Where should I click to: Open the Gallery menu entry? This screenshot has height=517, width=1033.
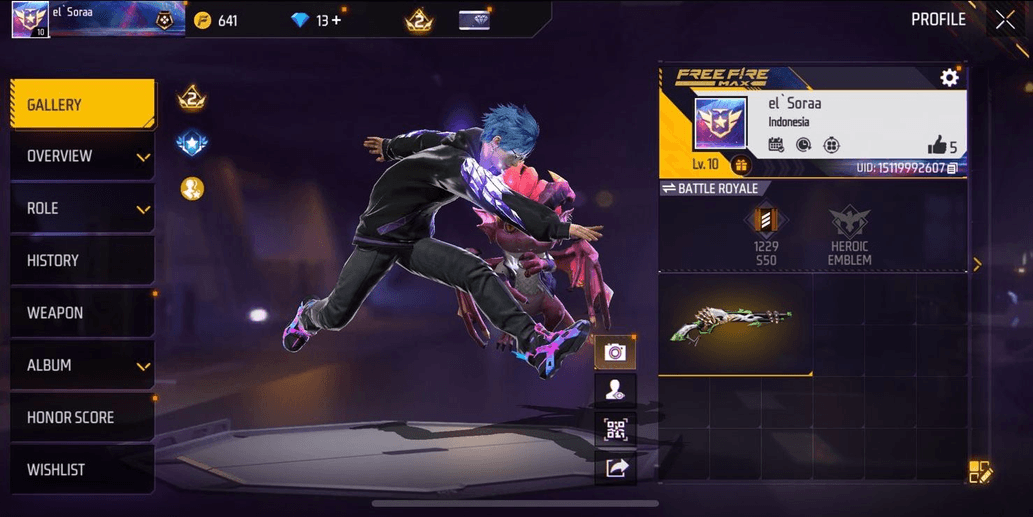tap(82, 105)
